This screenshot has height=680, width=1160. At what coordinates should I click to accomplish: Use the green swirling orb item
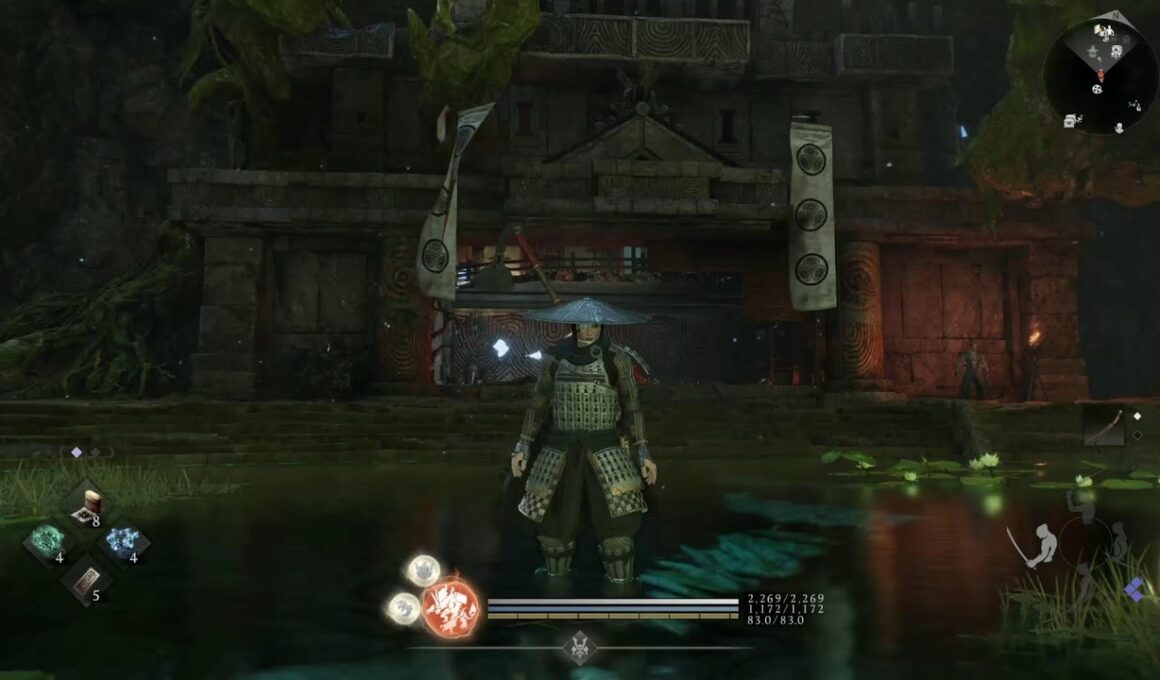coord(48,542)
